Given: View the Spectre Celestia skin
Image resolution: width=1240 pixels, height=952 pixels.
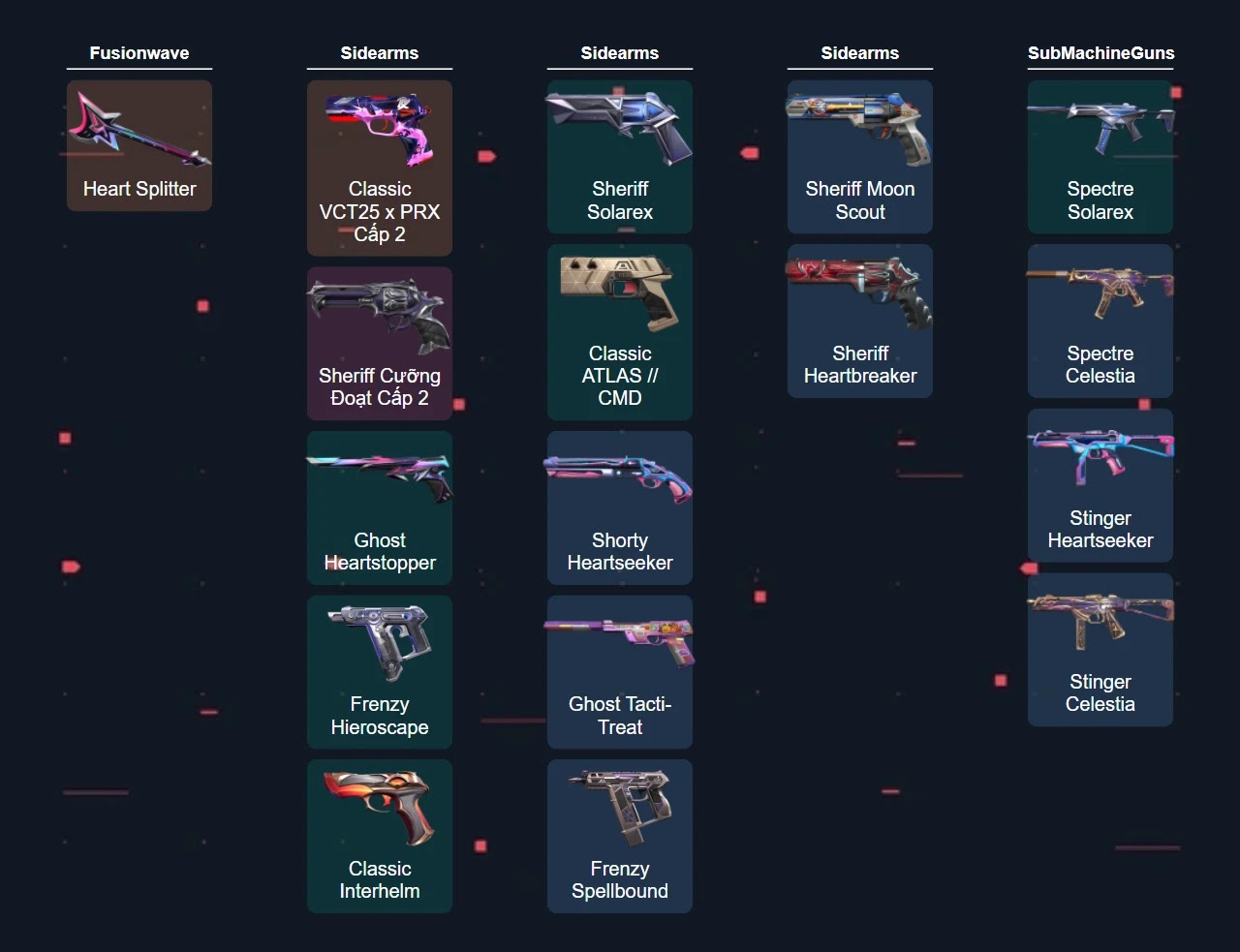Looking at the screenshot, I should [x=1100, y=321].
